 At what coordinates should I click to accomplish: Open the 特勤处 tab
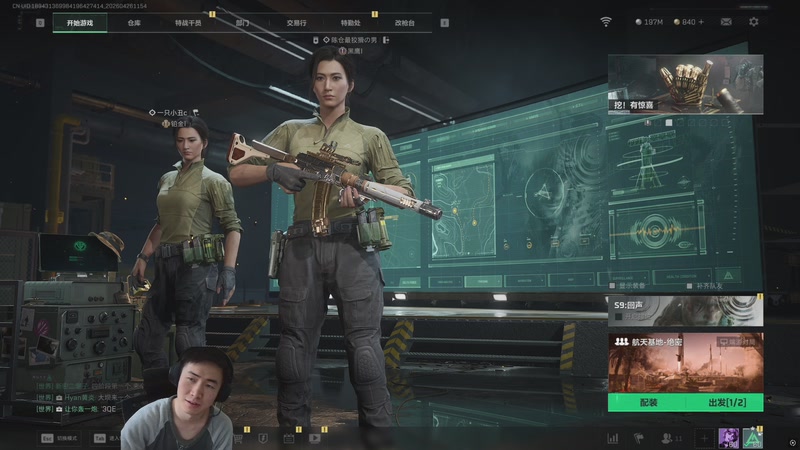coord(351,21)
